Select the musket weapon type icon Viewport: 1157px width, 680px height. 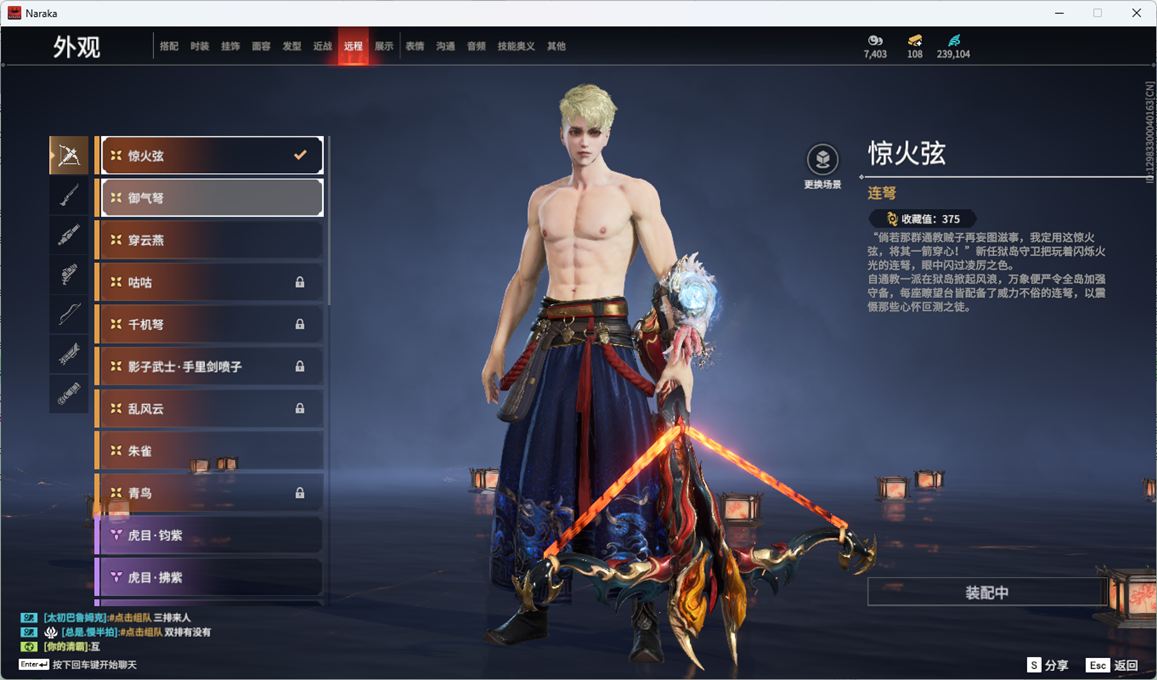pyautogui.click(x=69, y=195)
